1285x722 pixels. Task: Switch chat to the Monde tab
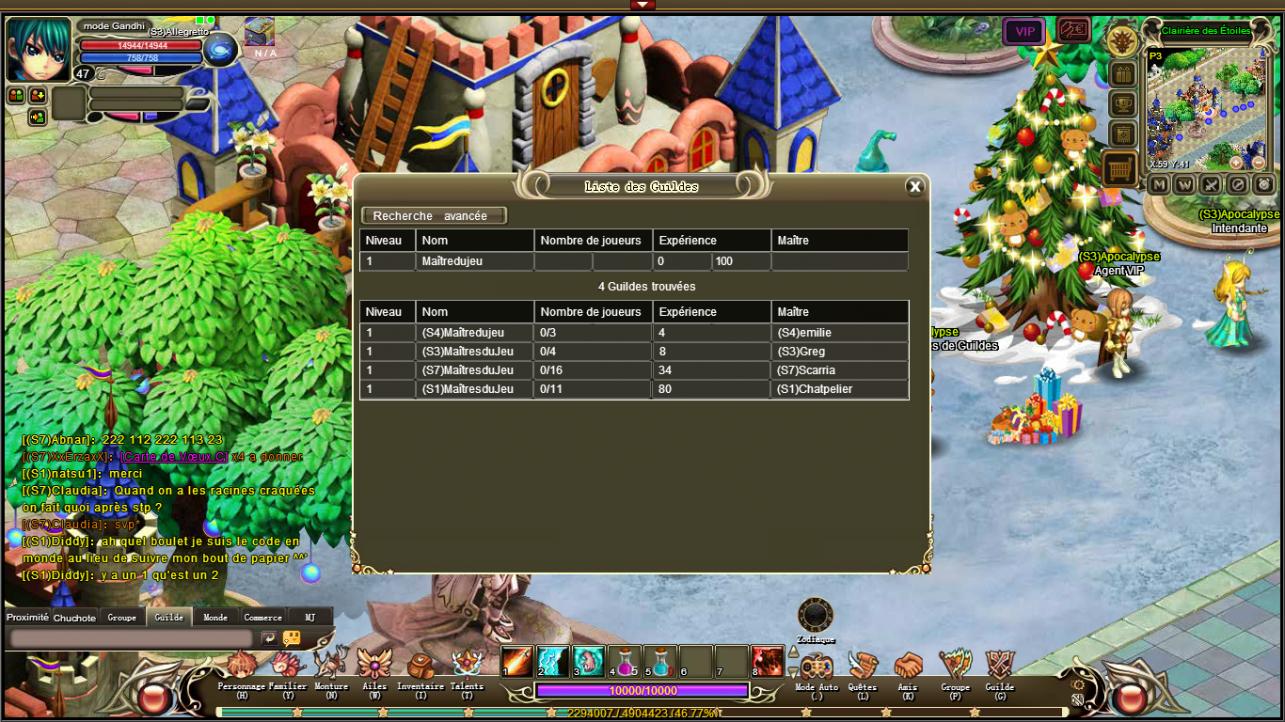[215, 618]
